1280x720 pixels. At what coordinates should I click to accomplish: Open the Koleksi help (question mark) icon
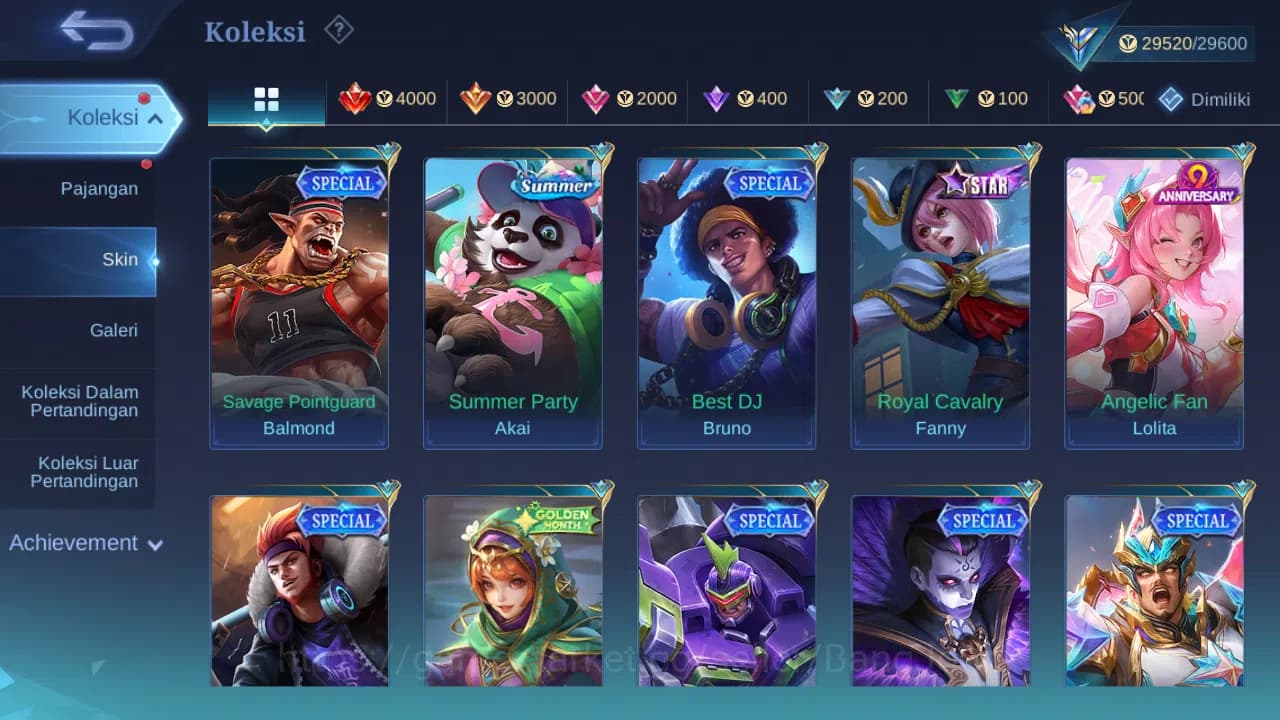tap(338, 30)
